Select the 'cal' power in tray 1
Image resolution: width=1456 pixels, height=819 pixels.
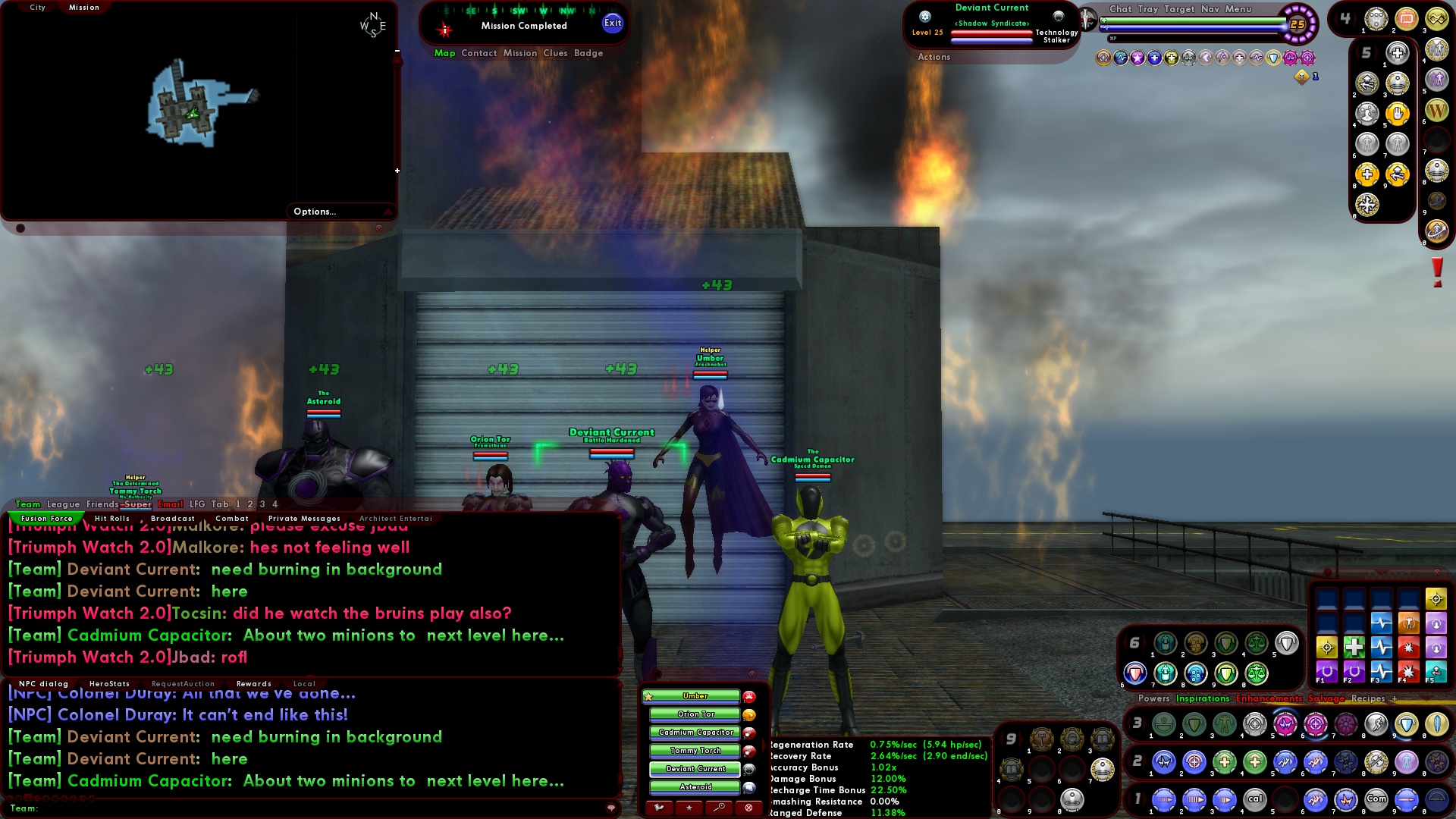1256,799
